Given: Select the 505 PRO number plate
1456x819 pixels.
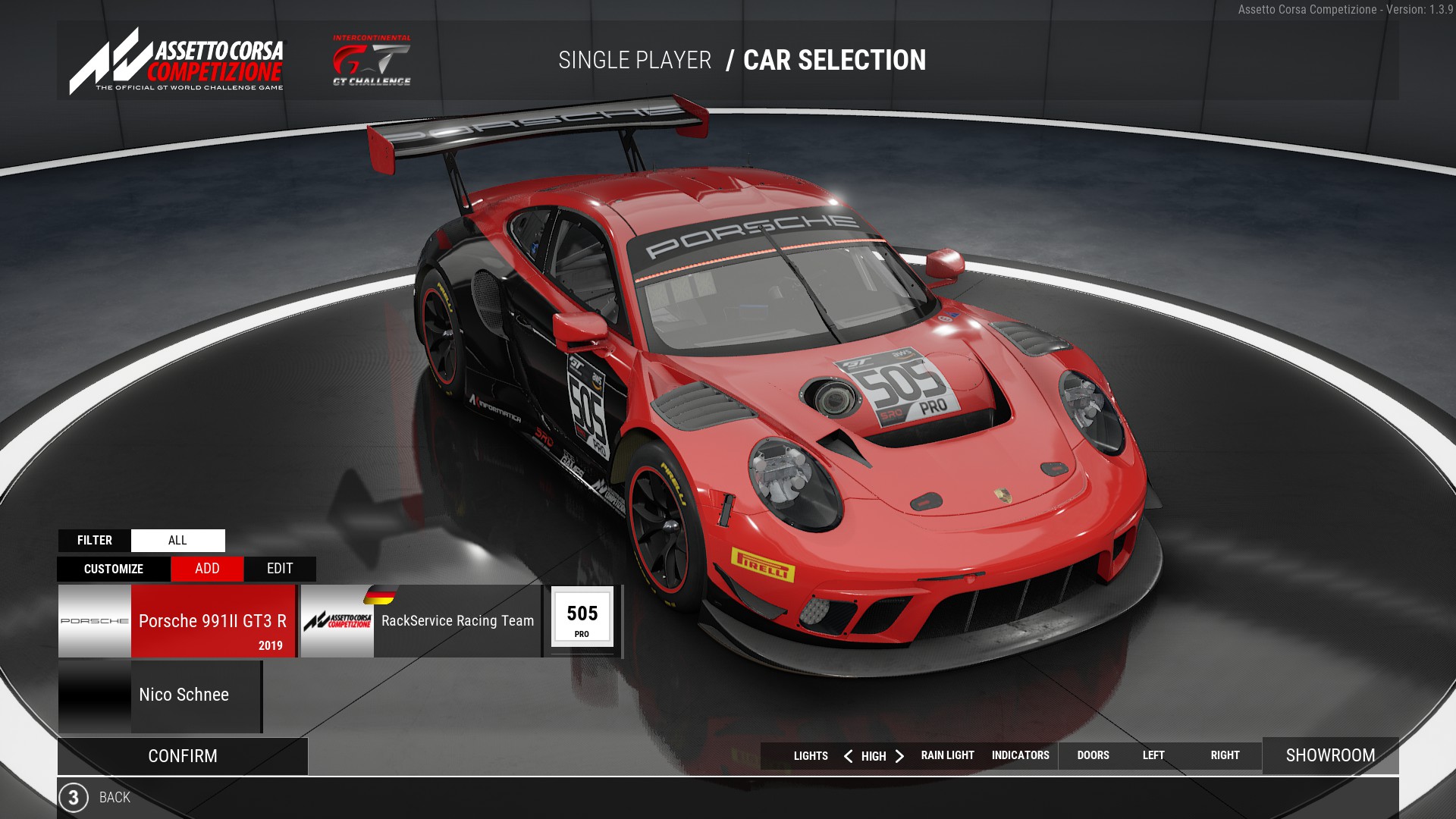Looking at the screenshot, I should click(582, 617).
